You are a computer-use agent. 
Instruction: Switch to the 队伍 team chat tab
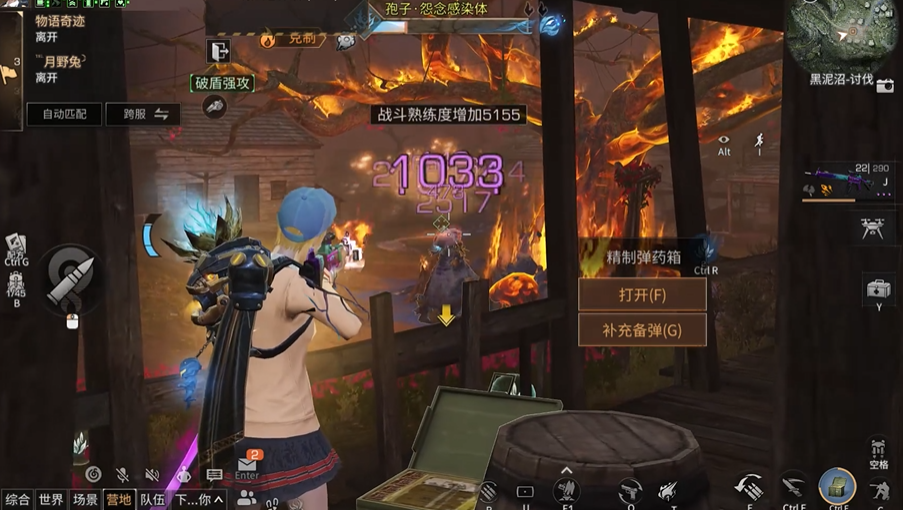click(x=152, y=499)
